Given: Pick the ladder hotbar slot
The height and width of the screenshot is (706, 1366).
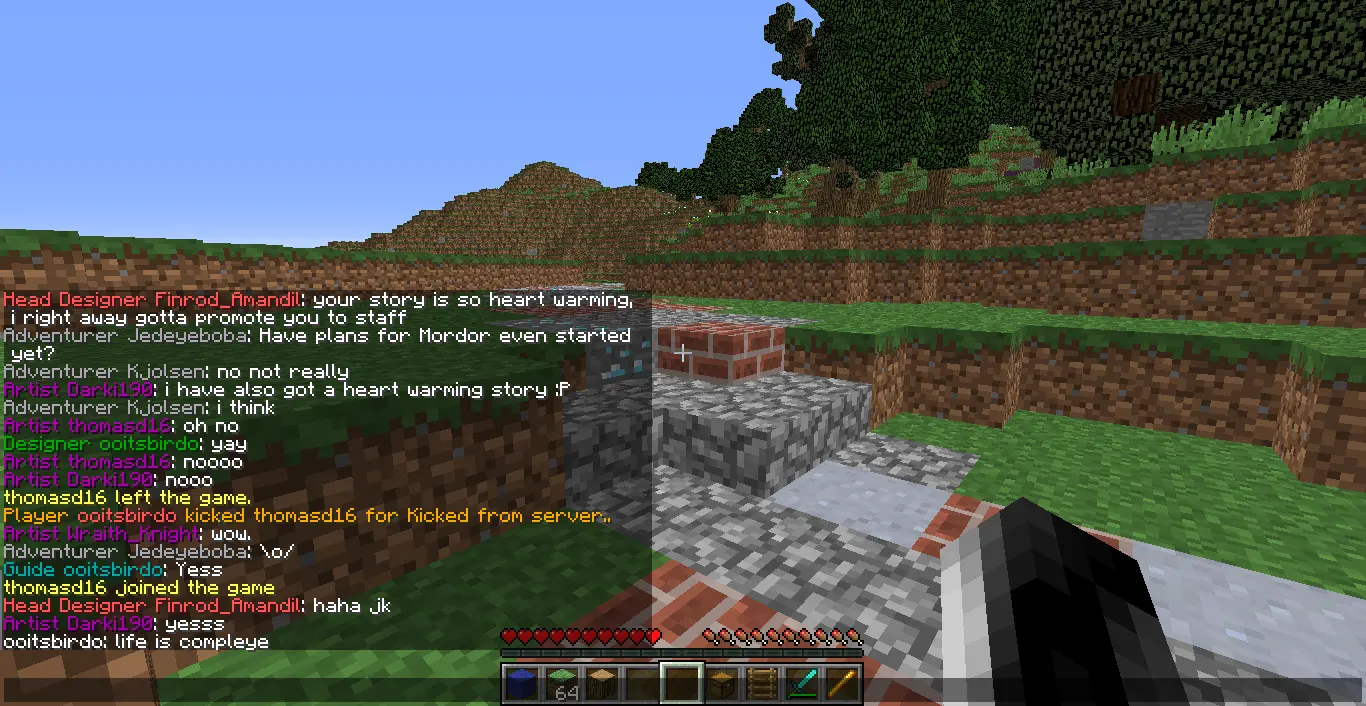Looking at the screenshot, I should [762, 683].
